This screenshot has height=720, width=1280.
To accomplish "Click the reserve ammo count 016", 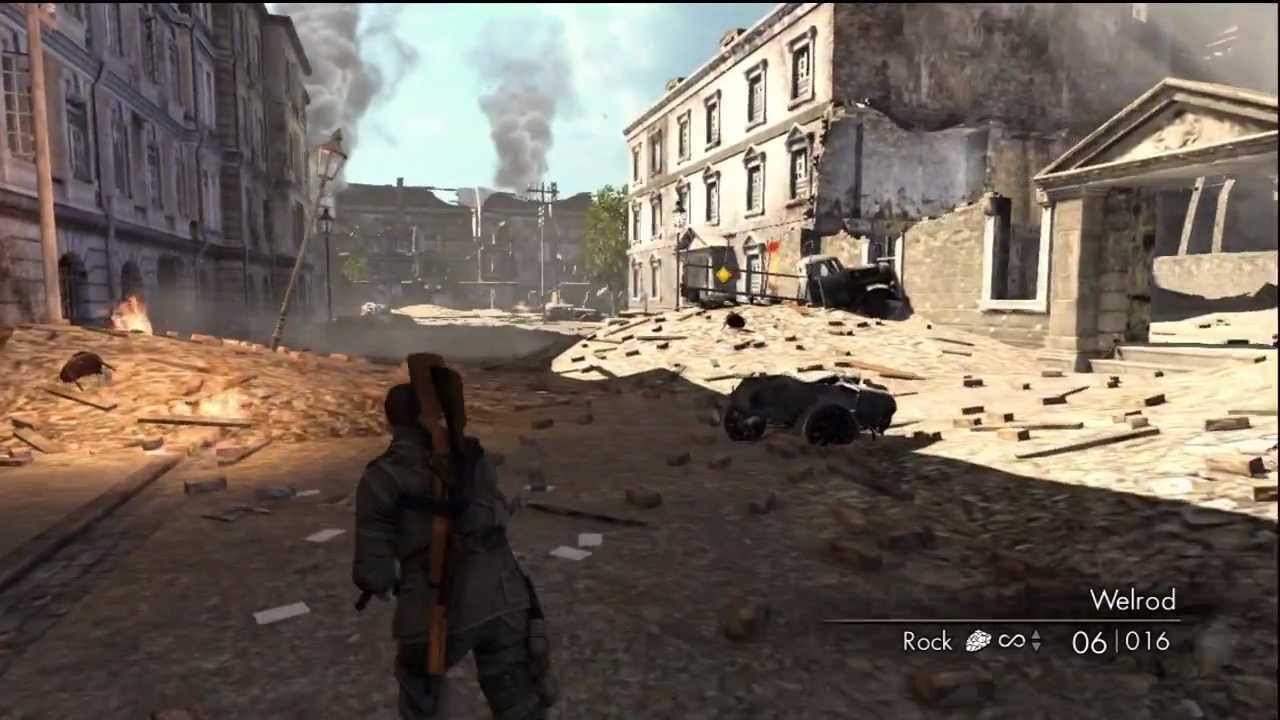I will [x=1146, y=641].
